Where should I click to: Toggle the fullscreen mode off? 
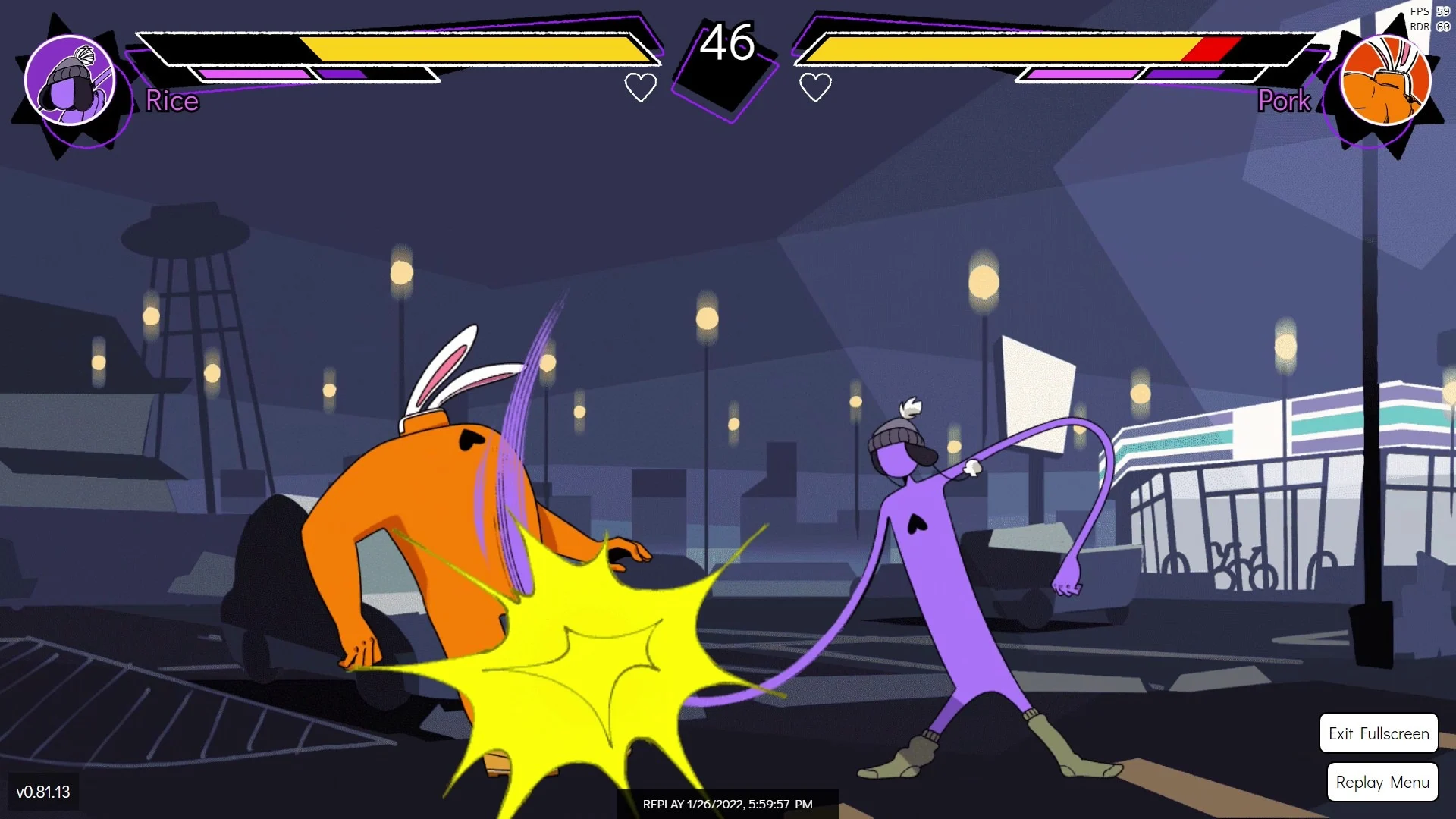click(x=1378, y=733)
